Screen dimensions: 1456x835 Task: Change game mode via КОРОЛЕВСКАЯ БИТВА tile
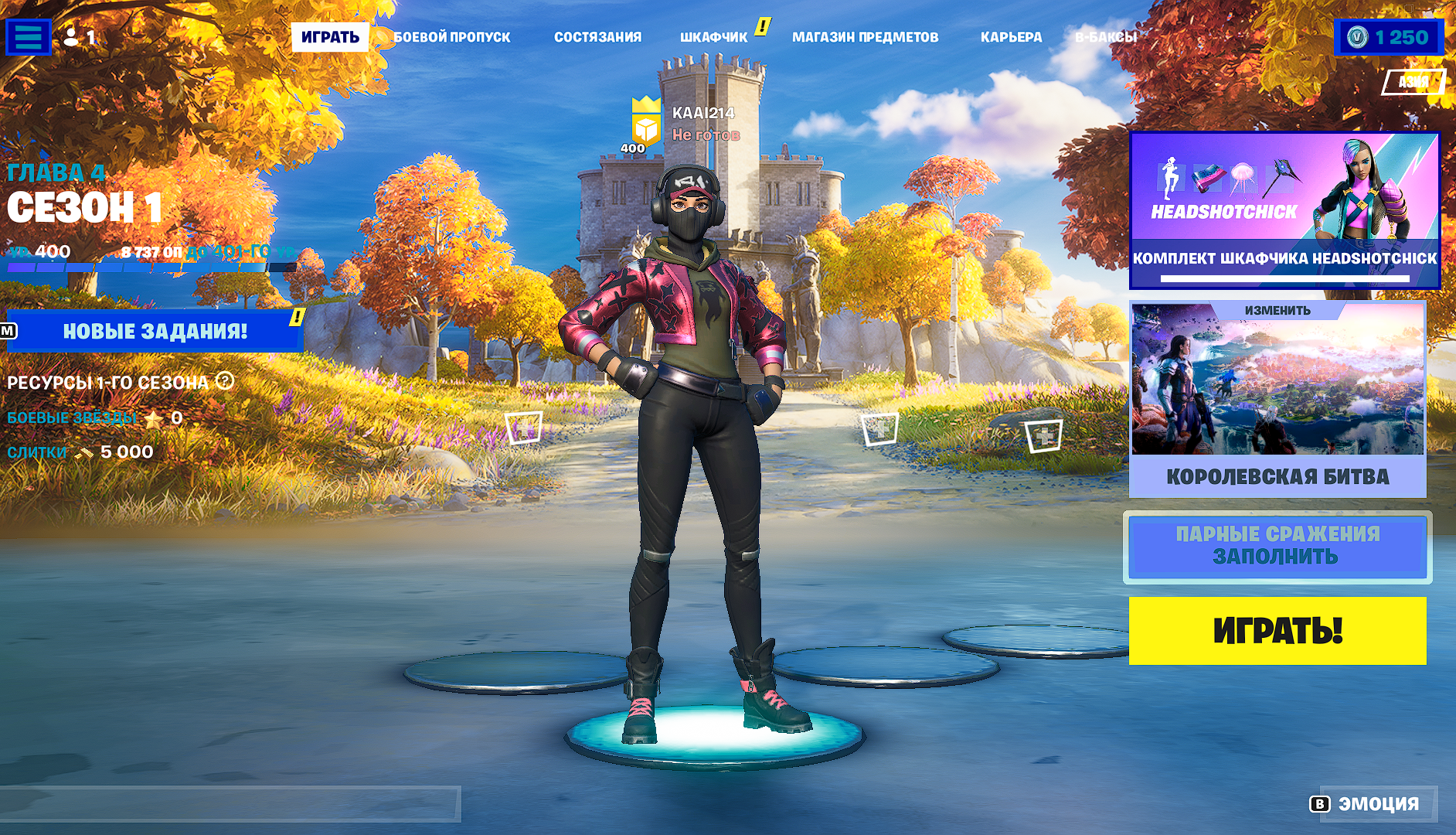click(x=1277, y=399)
